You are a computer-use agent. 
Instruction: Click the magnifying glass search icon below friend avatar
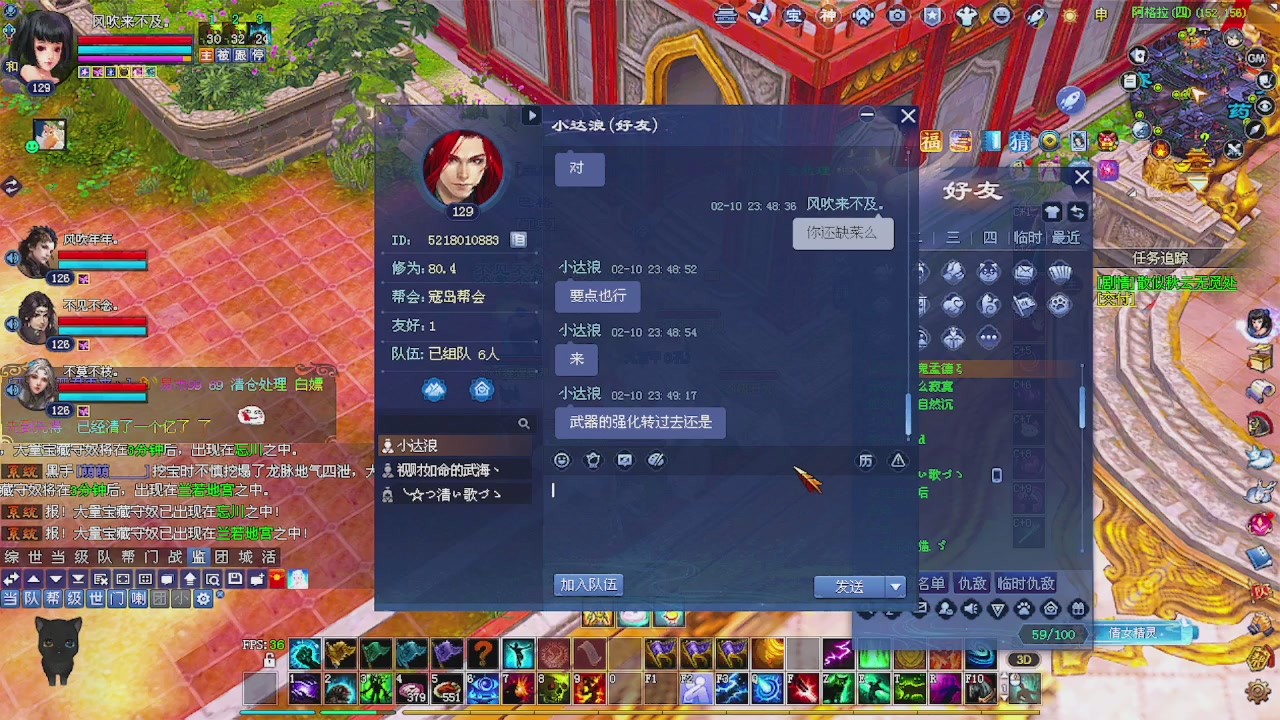(x=524, y=423)
